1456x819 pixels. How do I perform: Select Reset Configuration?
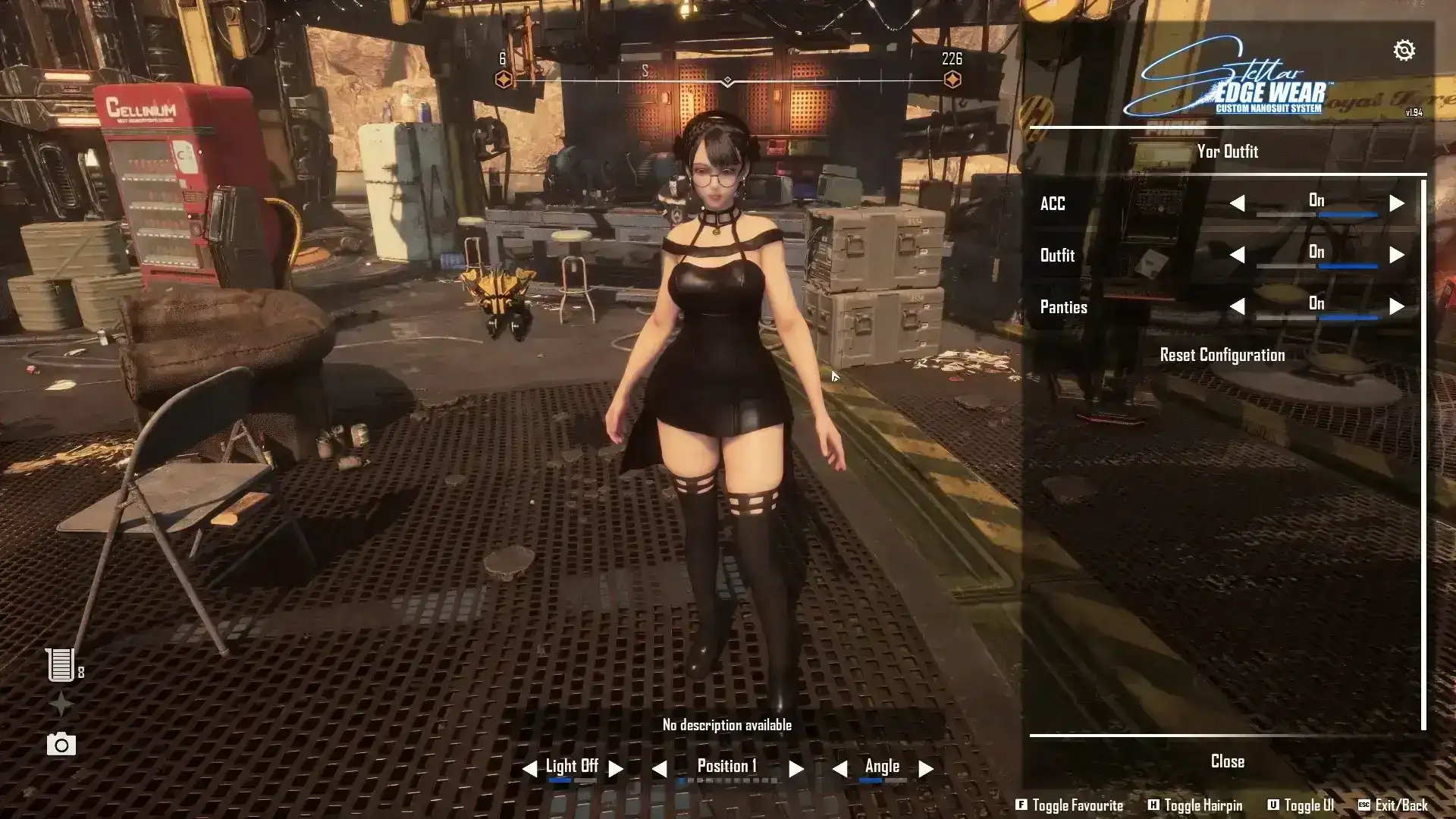coord(1222,355)
